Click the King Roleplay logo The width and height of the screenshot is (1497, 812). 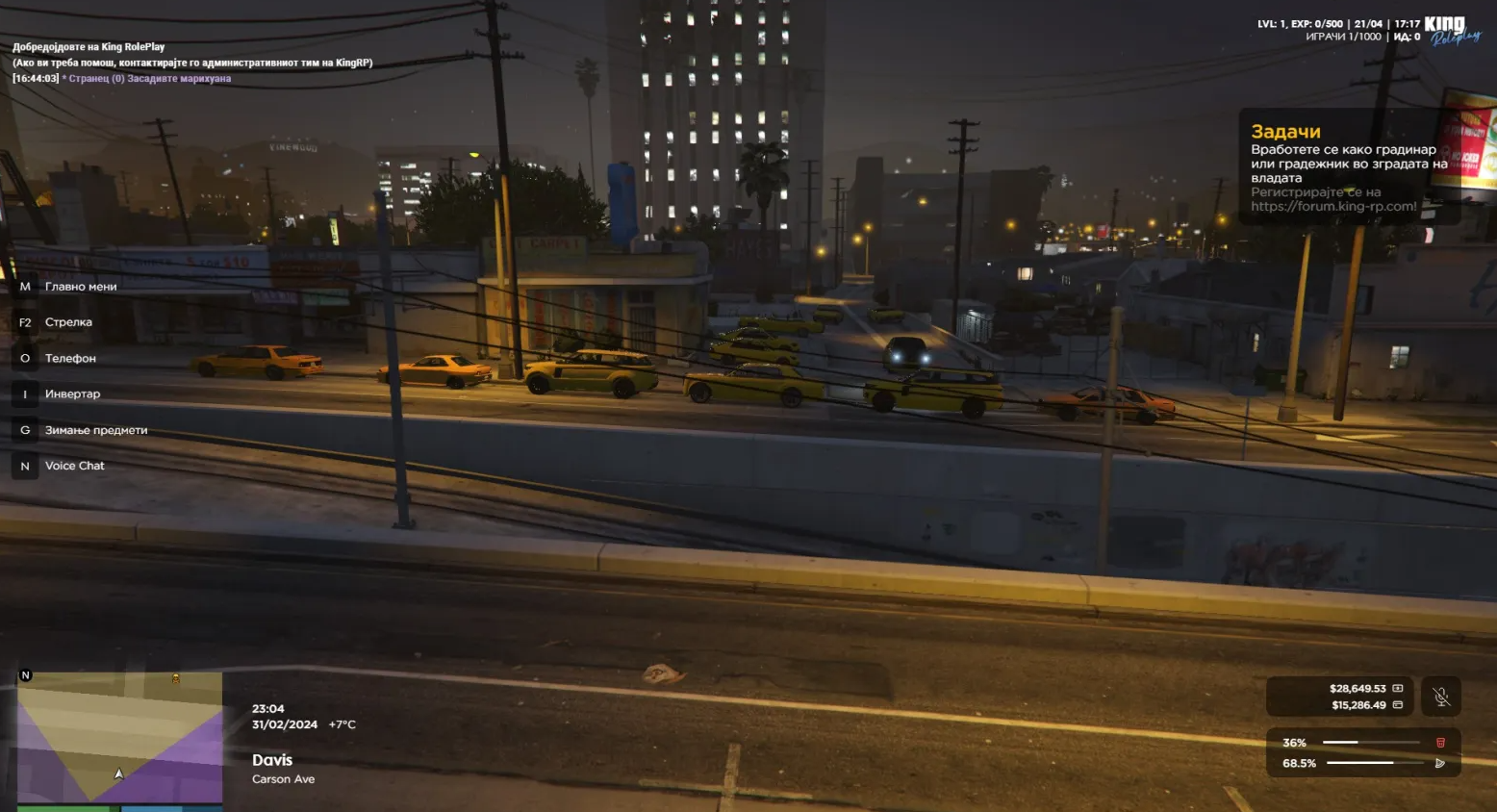[1451, 31]
